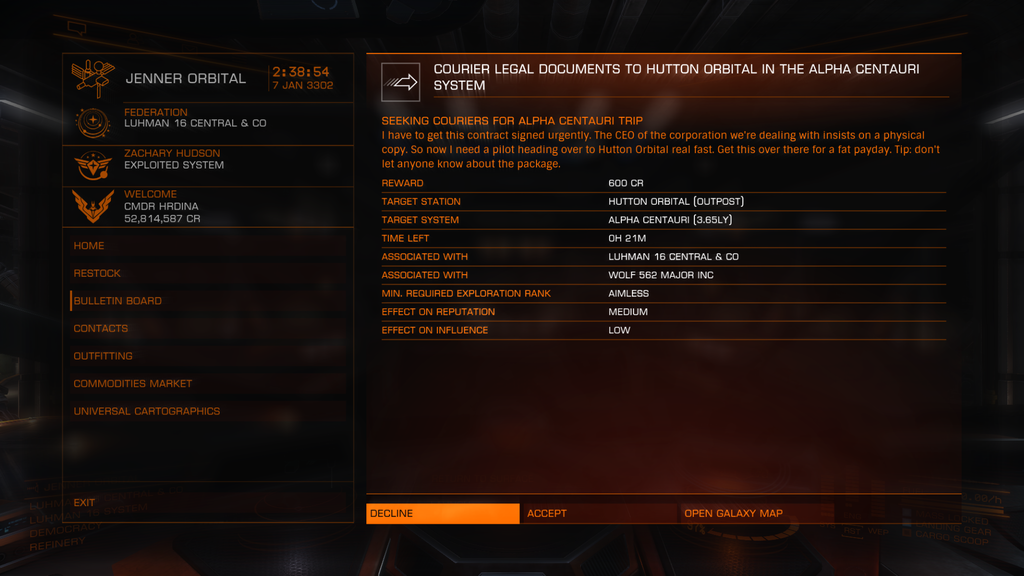Enter the Commodities Market
This screenshot has height=576, width=1024.
coord(133,383)
